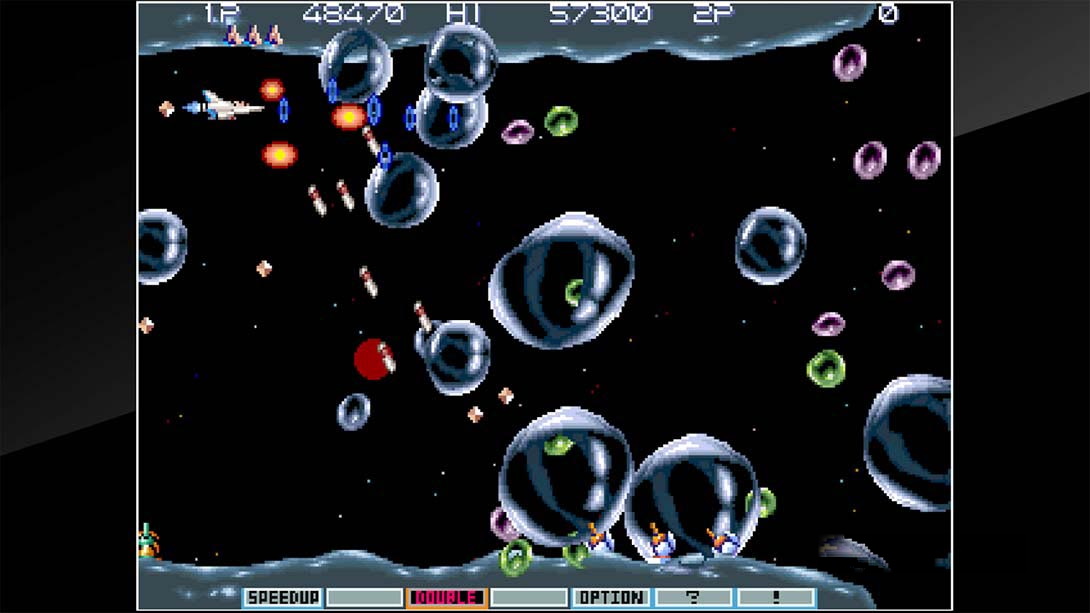Select the SPEEDUP power-up slot

point(282,598)
